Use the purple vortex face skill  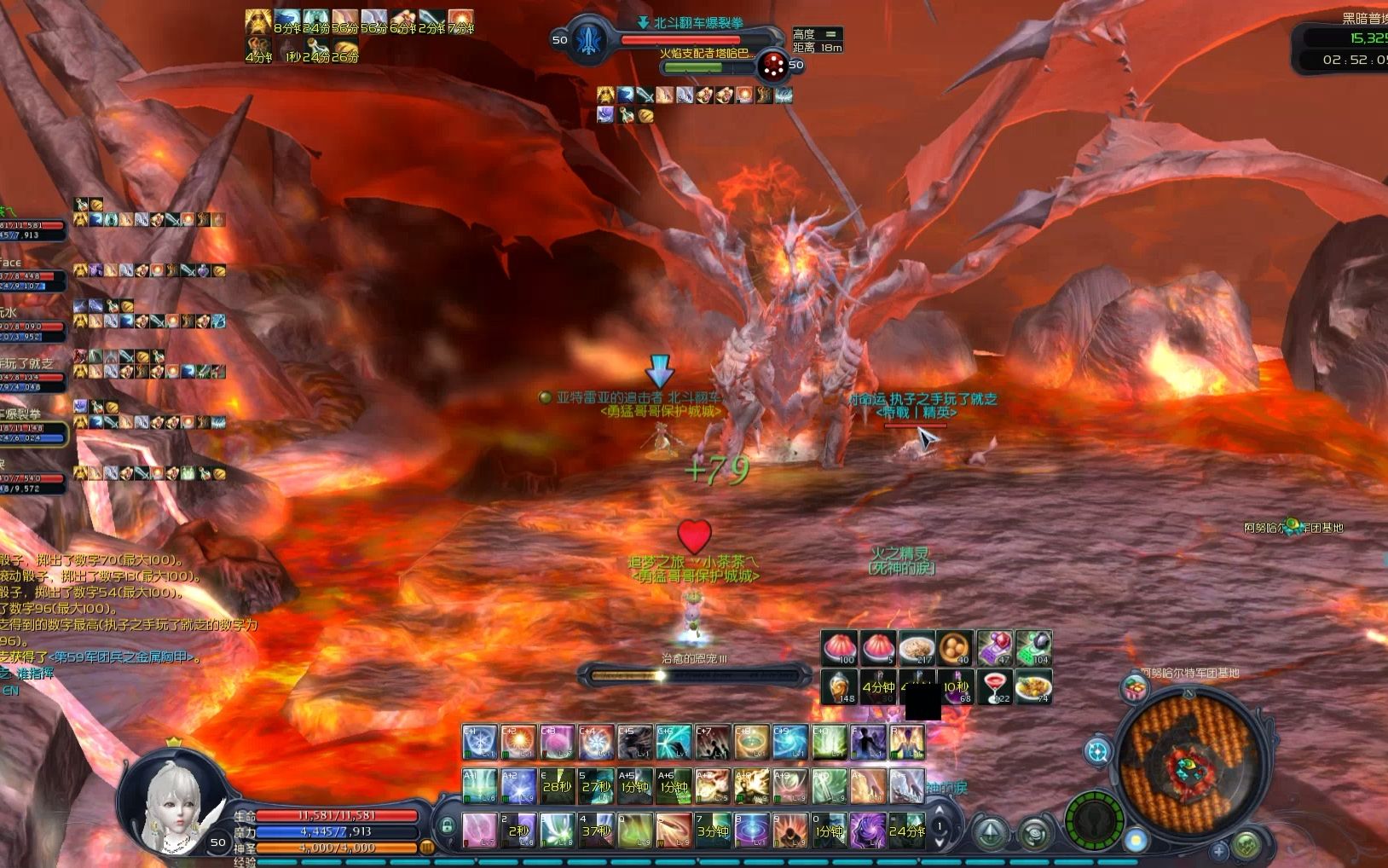pos(868,830)
